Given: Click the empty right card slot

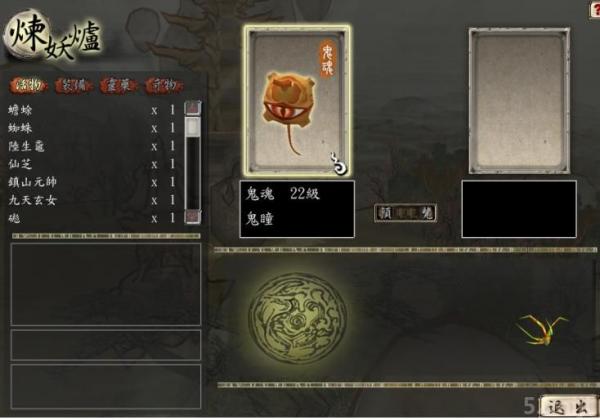Looking at the screenshot, I should pos(519,100).
